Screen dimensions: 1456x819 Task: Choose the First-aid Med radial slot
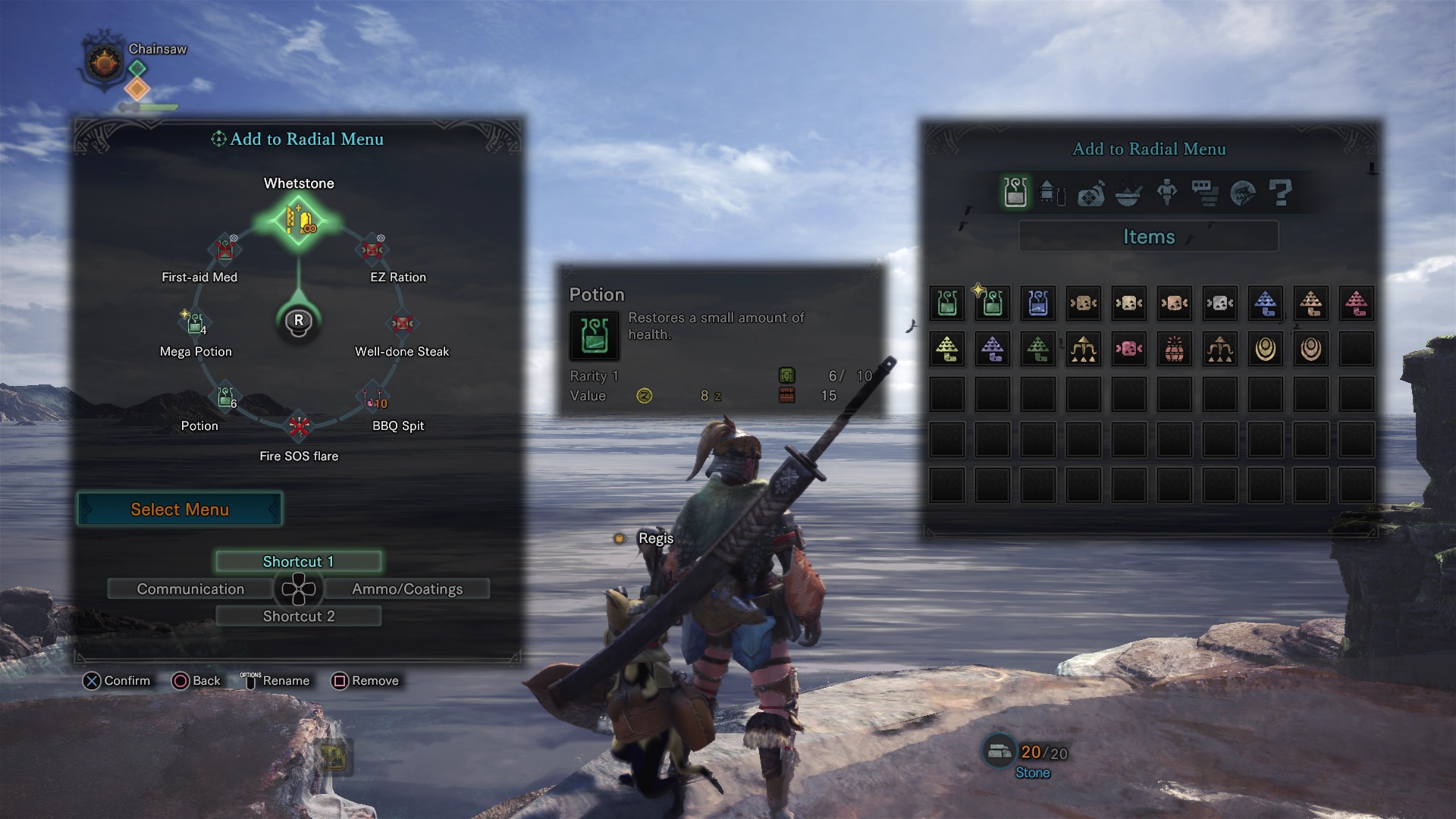224,249
